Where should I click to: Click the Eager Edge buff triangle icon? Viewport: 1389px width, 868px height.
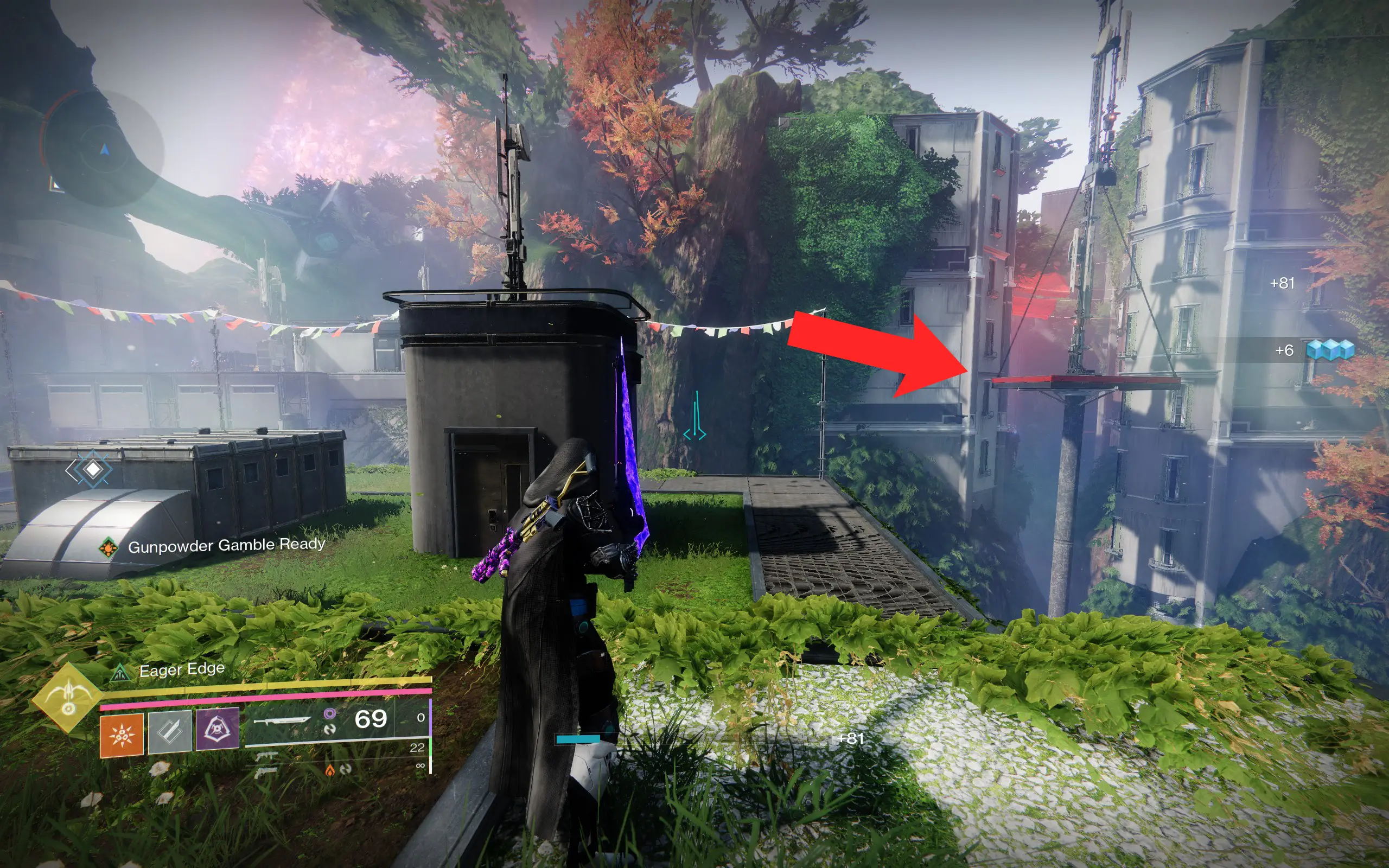click(x=120, y=672)
